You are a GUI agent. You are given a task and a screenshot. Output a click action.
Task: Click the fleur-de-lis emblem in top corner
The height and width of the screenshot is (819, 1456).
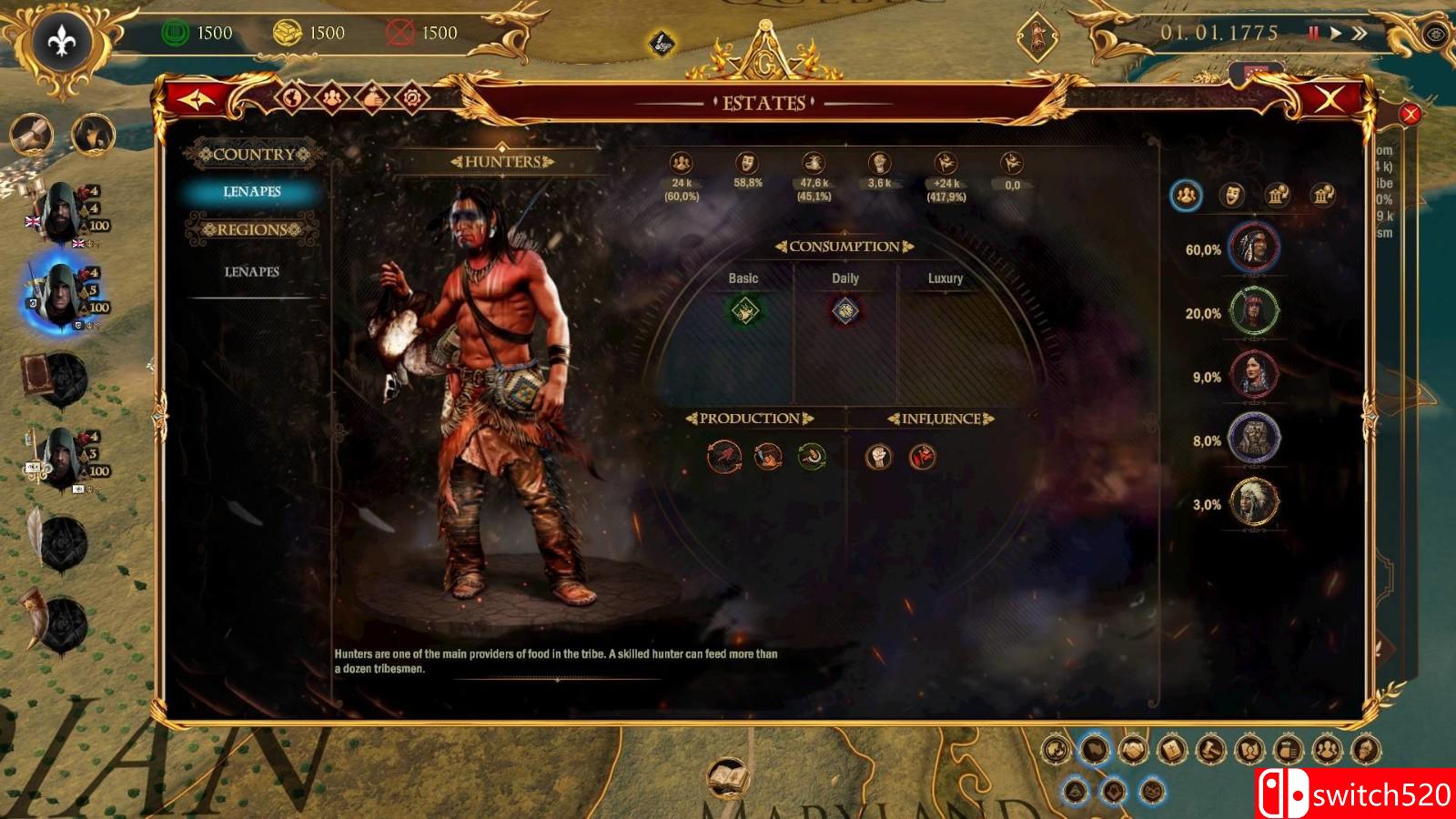[62, 40]
